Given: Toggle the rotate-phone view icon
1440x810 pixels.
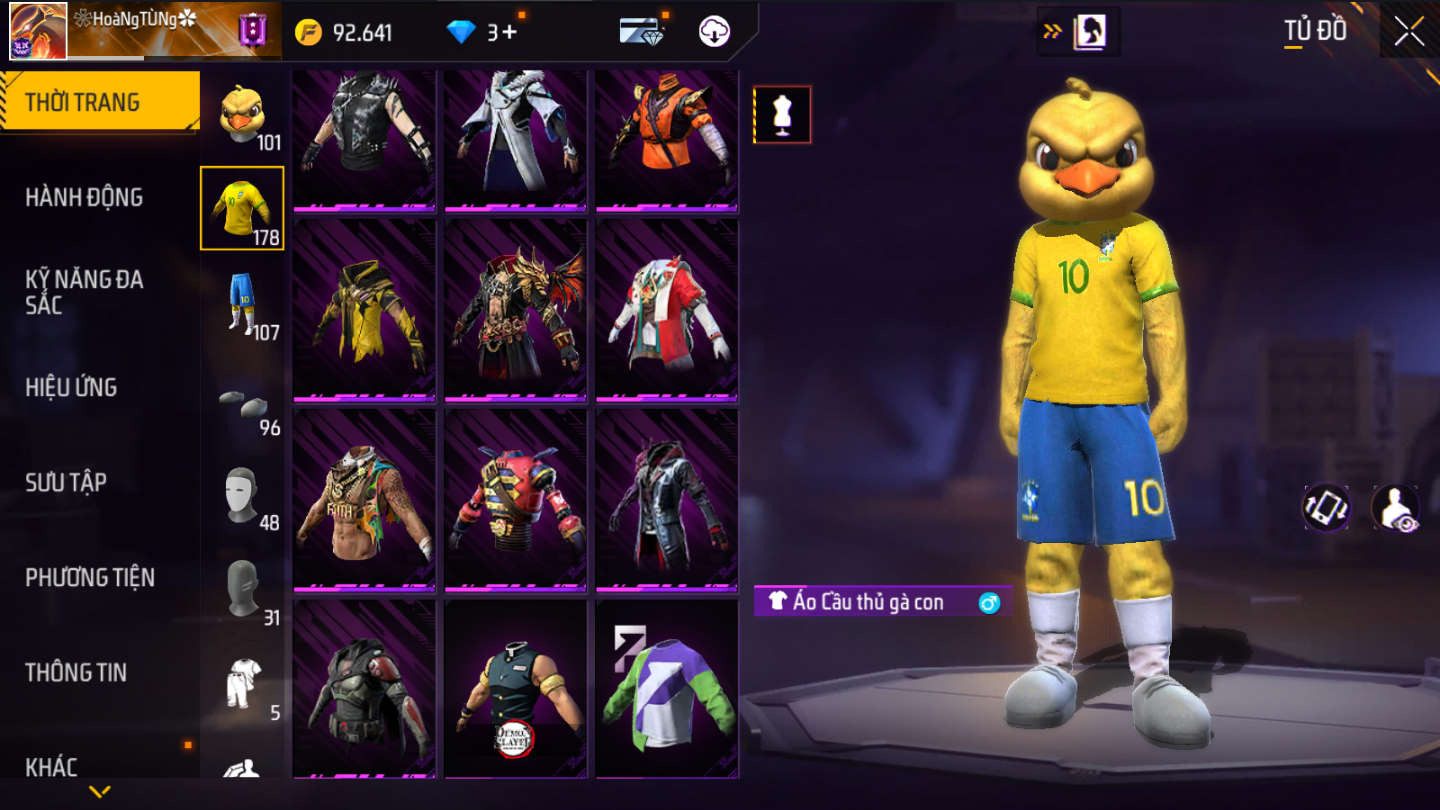Looking at the screenshot, I should pyautogui.click(x=1326, y=508).
